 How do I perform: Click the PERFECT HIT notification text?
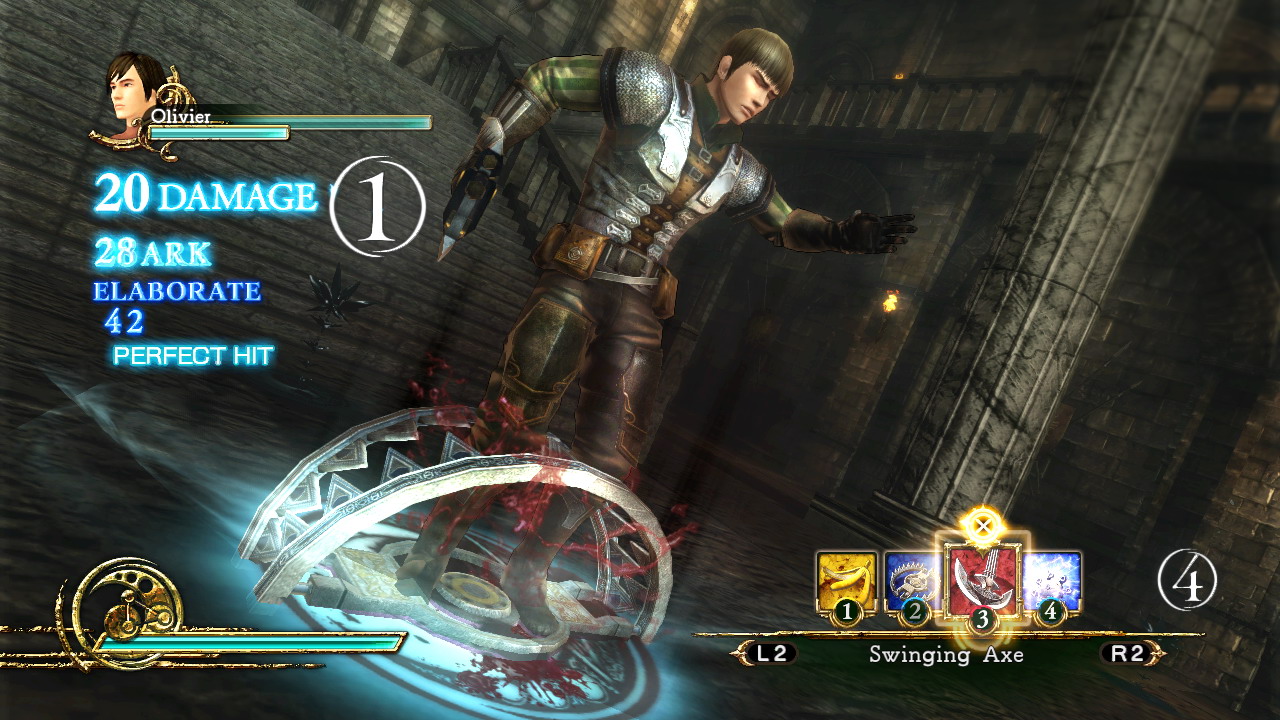pos(190,353)
